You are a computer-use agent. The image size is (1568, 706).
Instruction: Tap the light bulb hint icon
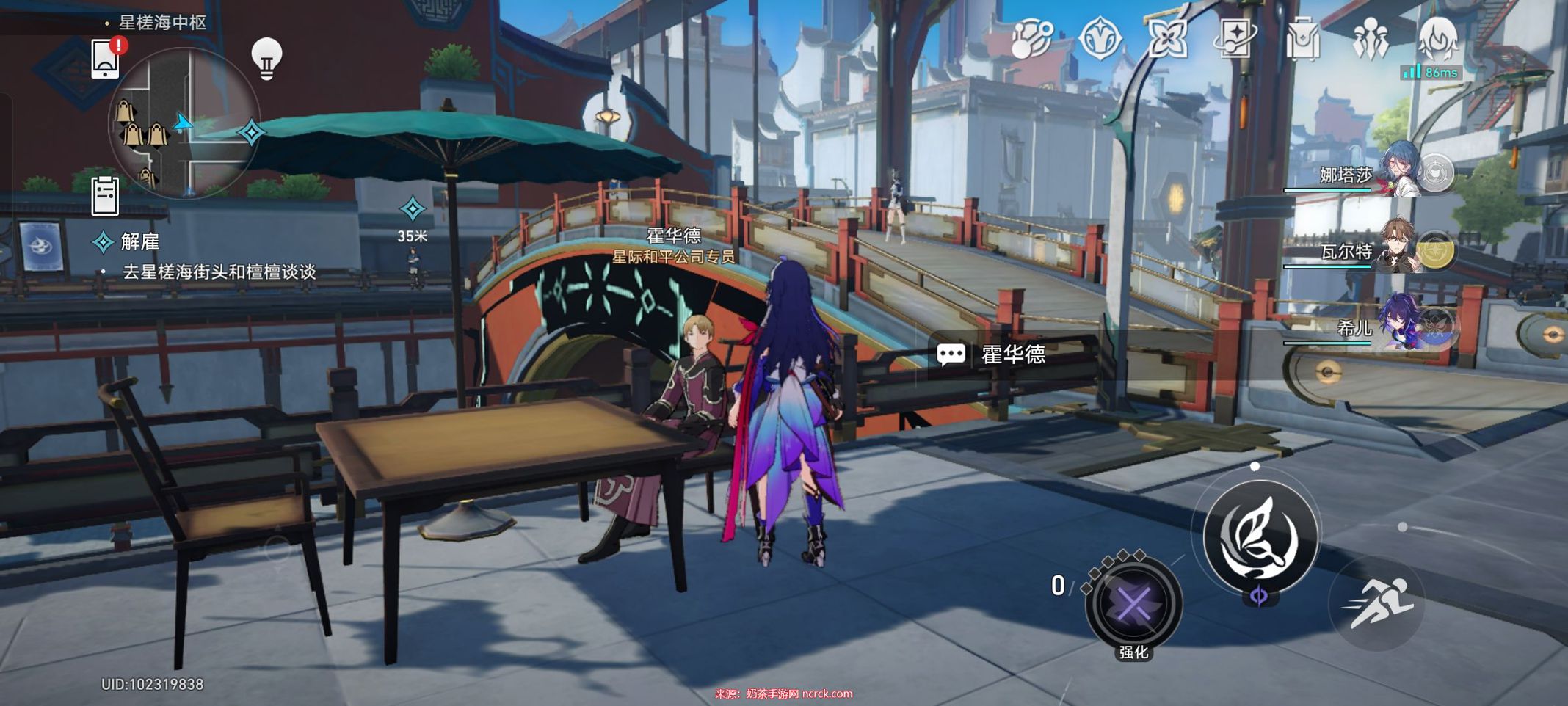point(266,57)
